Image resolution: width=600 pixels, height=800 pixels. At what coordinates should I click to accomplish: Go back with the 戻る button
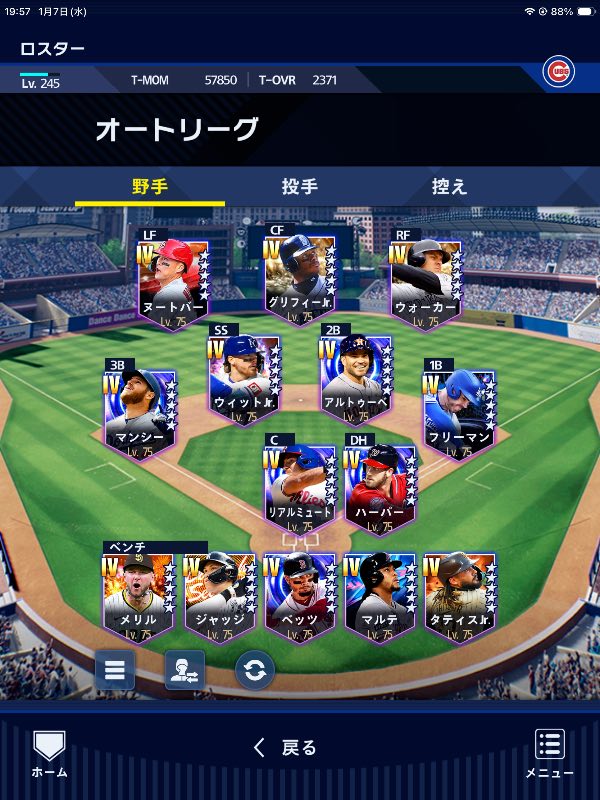click(286, 747)
